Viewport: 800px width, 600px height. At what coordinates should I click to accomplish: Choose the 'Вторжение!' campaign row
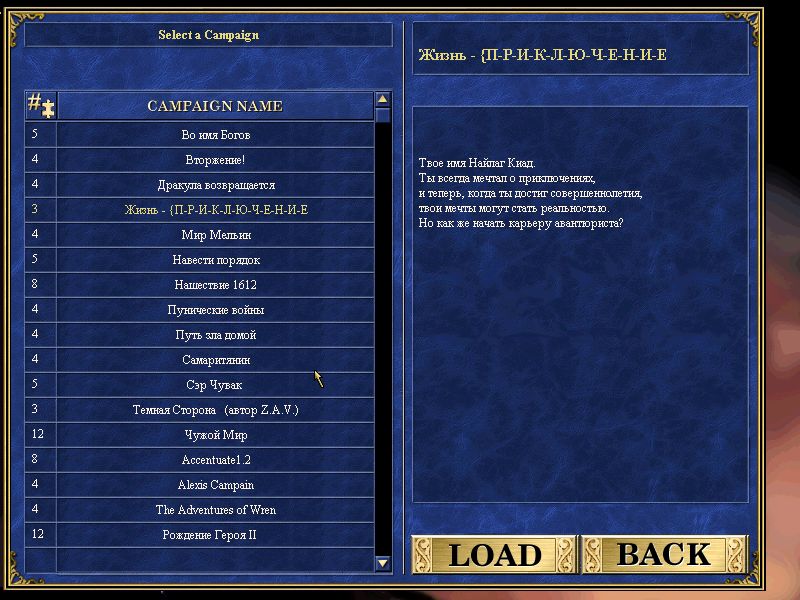[215, 160]
